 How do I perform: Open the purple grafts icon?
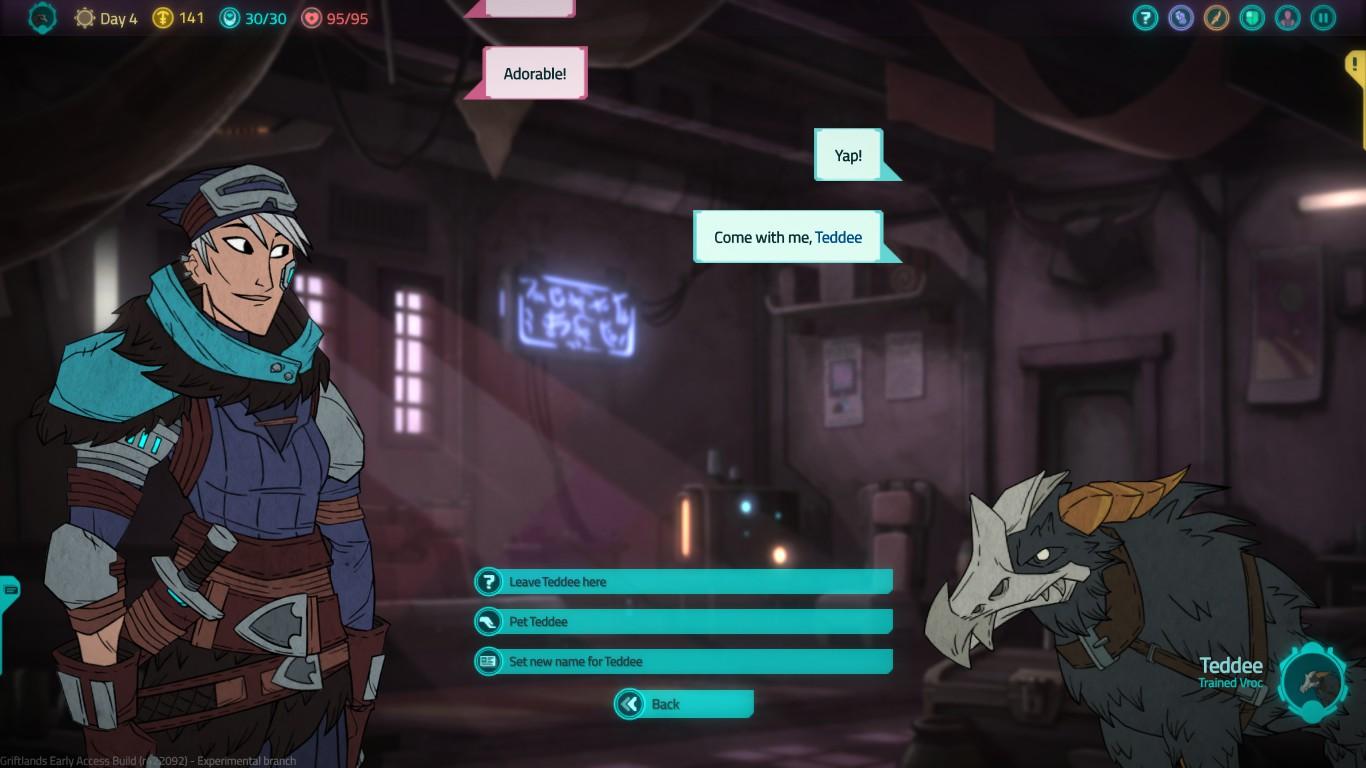(1181, 18)
